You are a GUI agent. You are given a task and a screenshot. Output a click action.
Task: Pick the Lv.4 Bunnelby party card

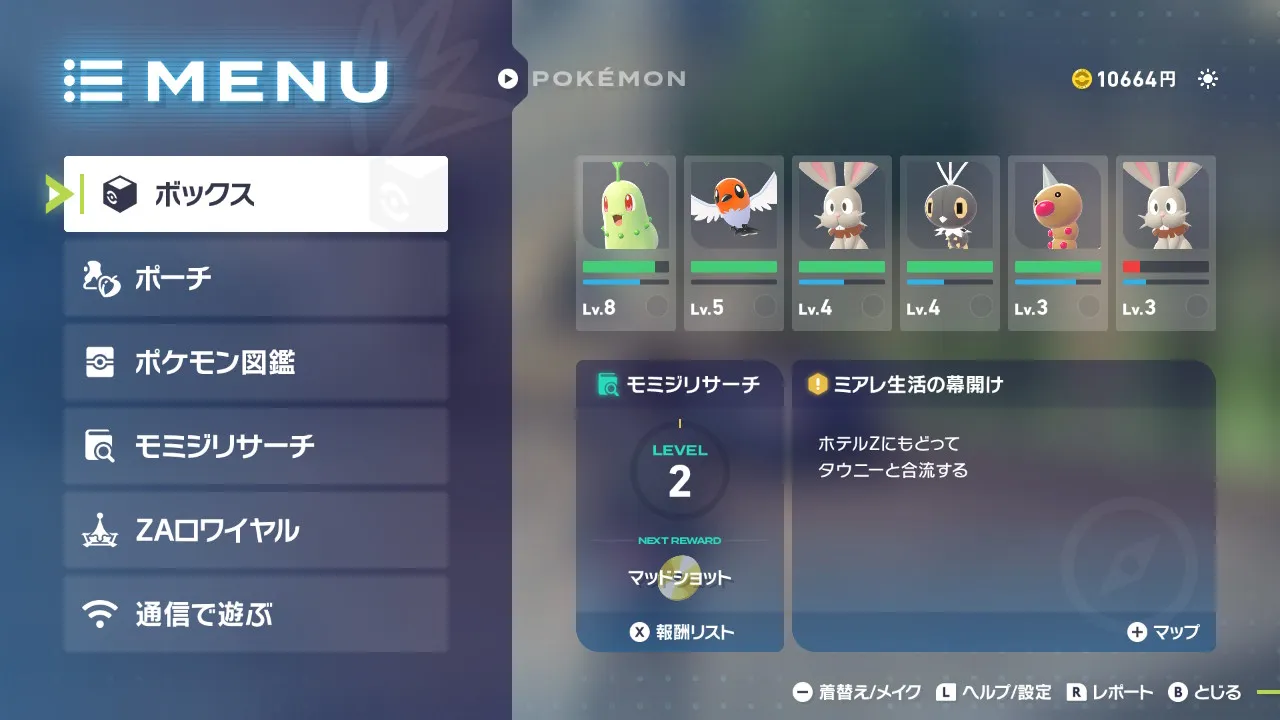[x=842, y=243]
